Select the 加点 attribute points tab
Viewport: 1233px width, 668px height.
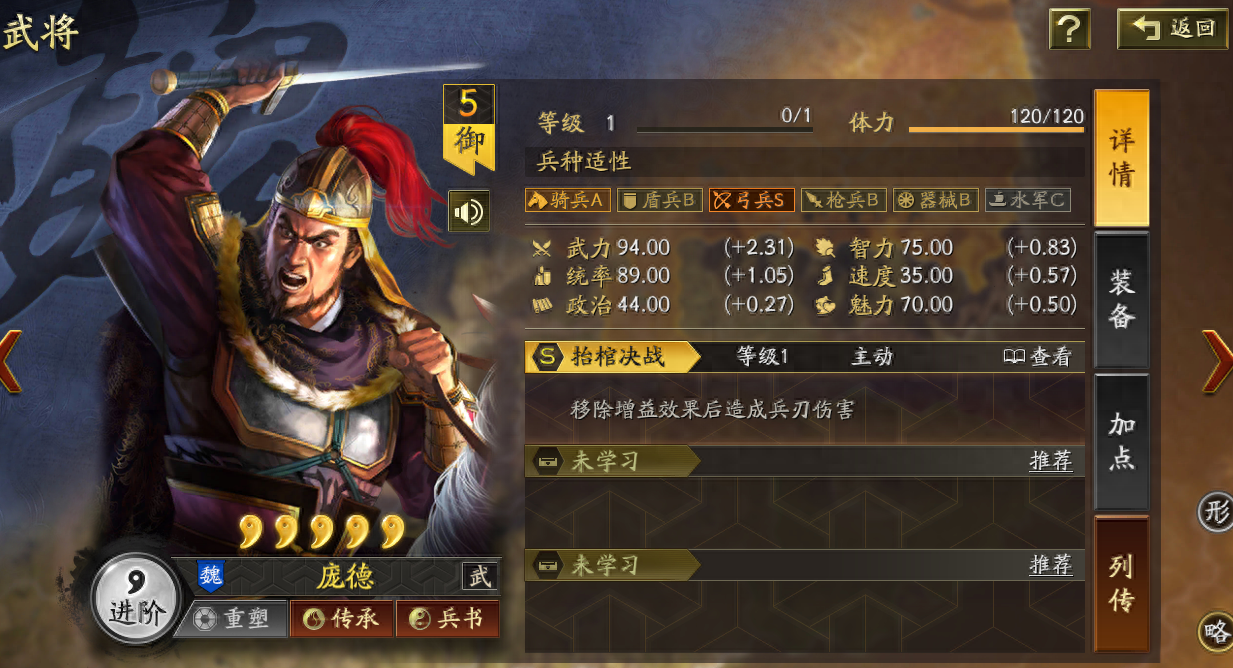pyautogui.click(x=1121, y=441)
